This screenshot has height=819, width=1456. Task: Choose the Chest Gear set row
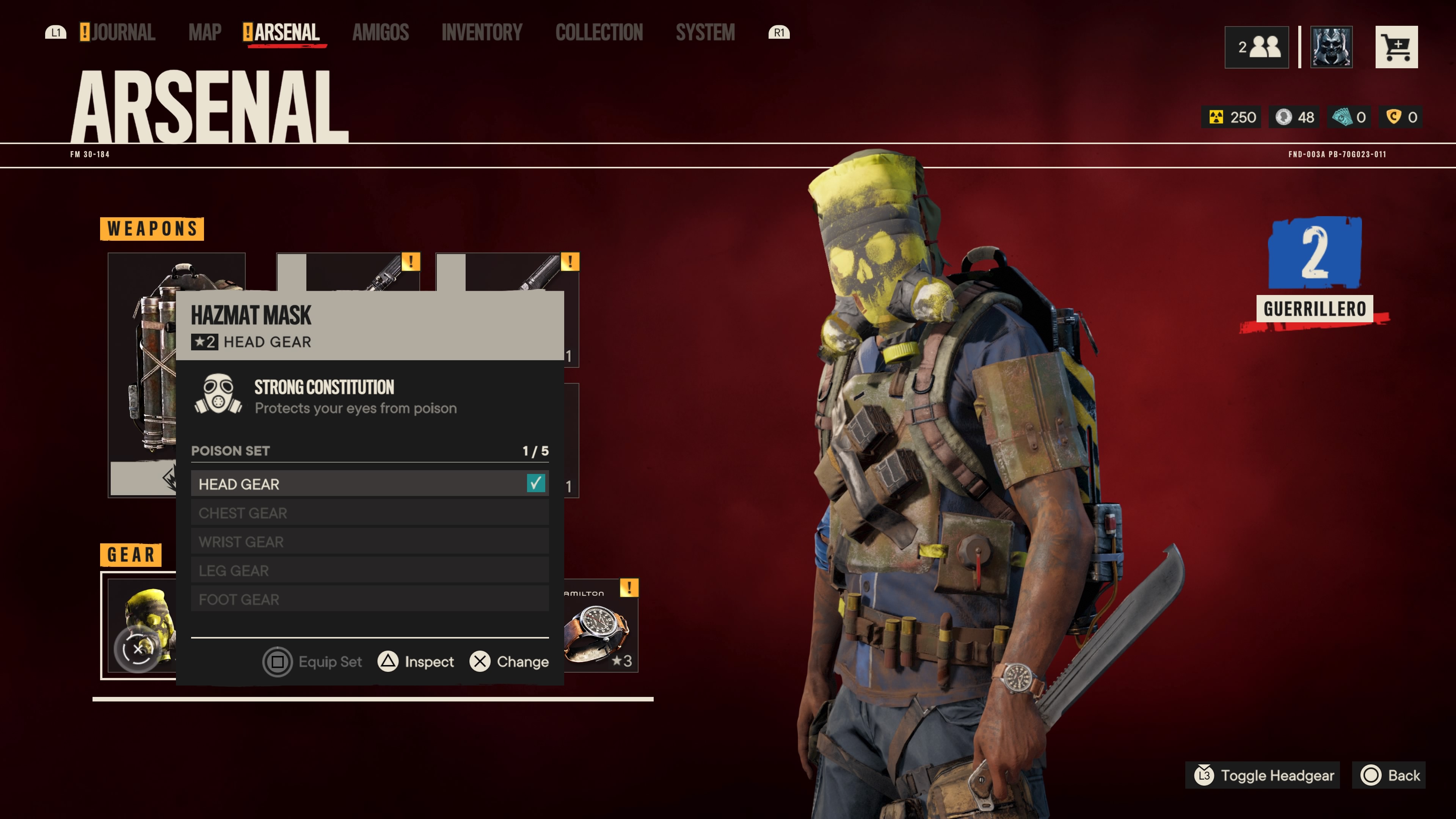[370, 513]
